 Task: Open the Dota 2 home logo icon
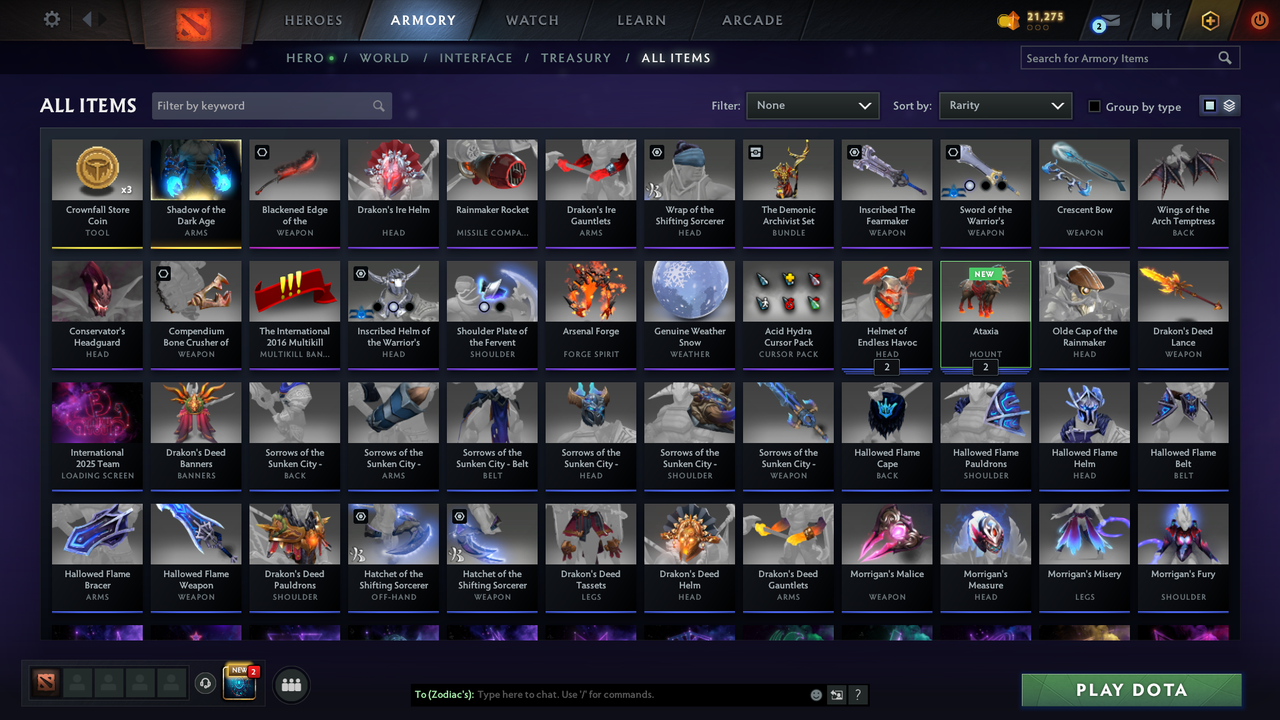pos(194,20)
